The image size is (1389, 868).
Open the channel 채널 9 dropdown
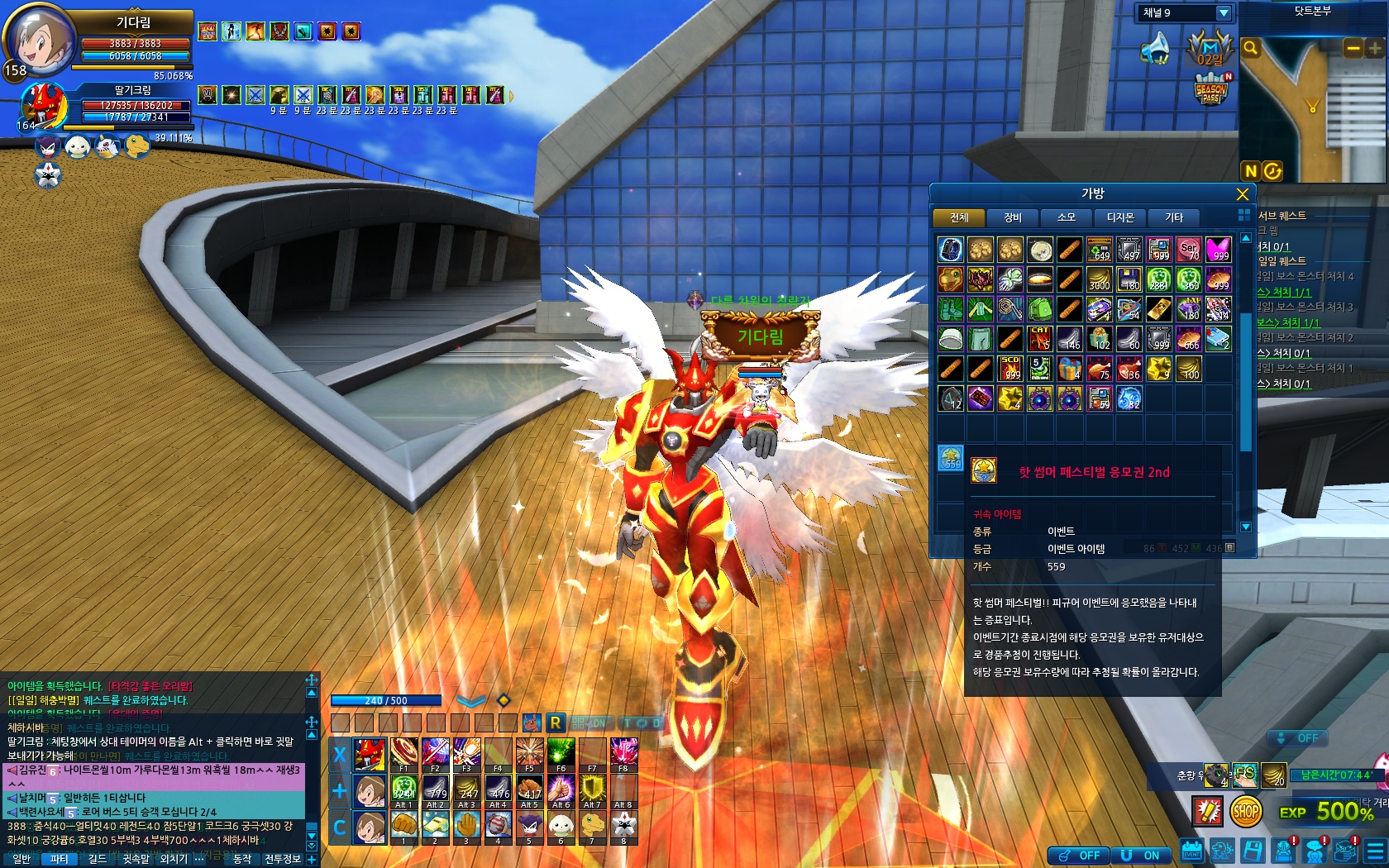pos(1224,13)
